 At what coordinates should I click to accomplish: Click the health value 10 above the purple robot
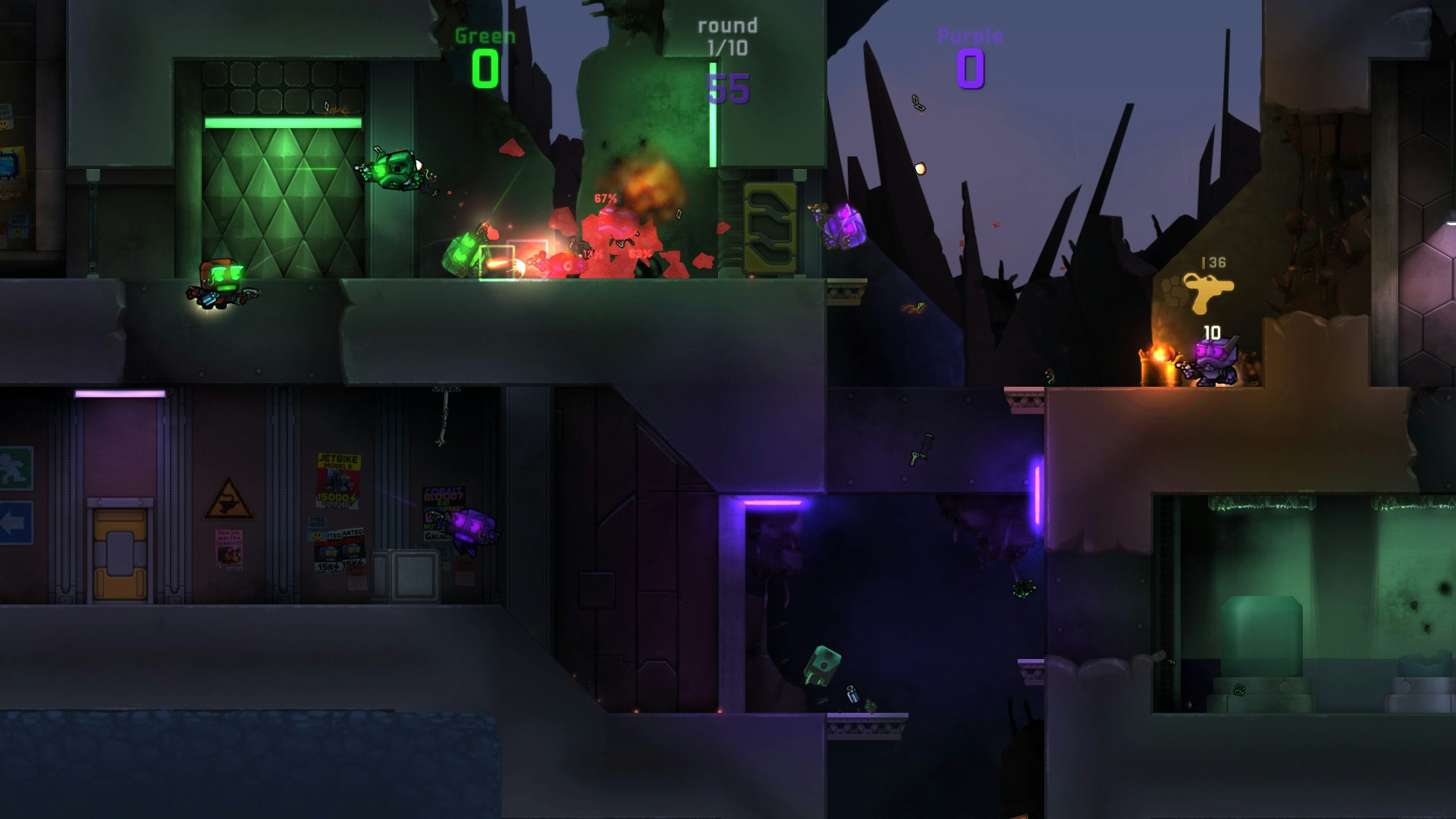pyautogui.click(x=1211, y=331)
